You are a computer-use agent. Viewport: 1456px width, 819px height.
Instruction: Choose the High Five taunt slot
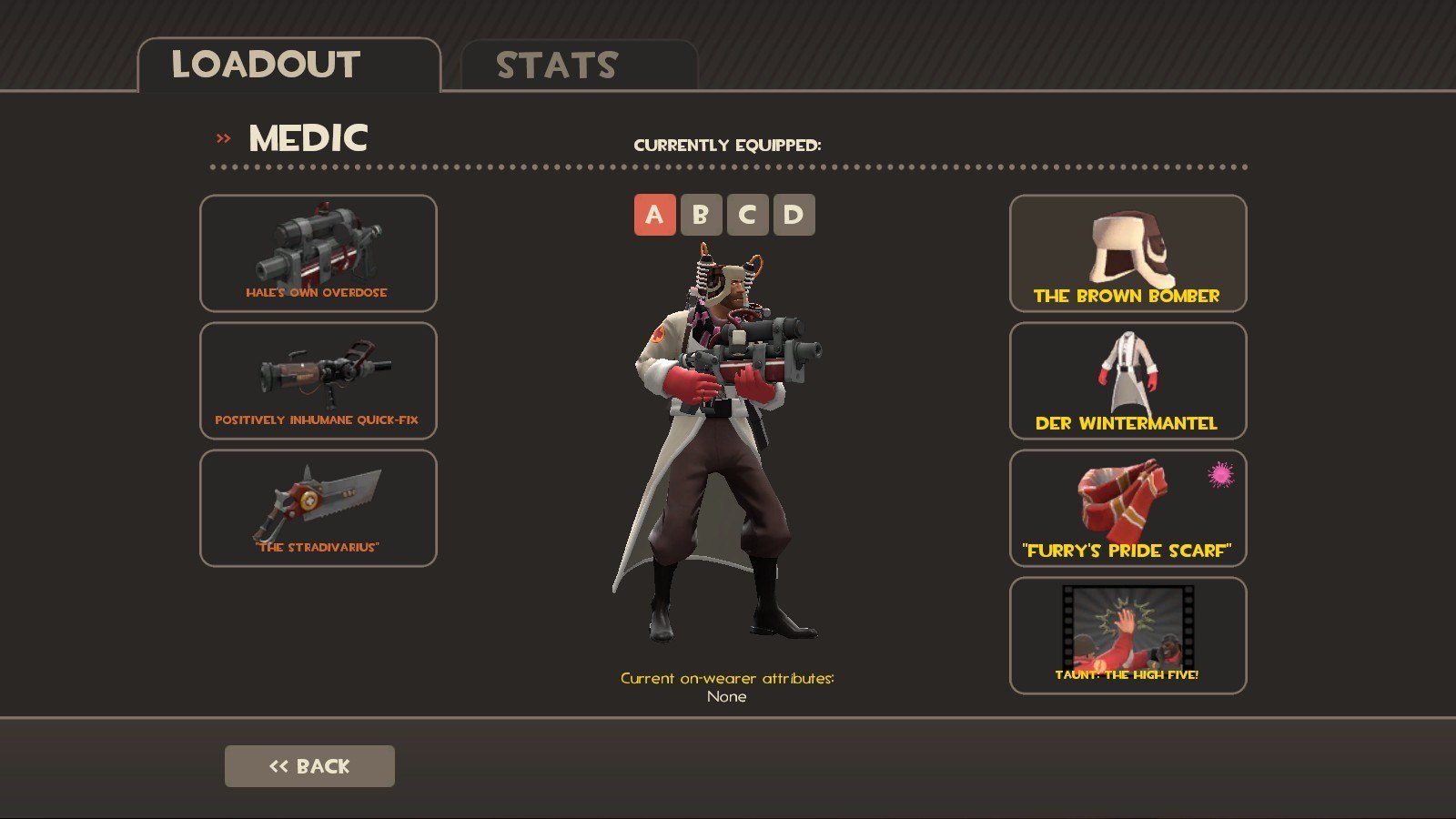(1127, 635)
